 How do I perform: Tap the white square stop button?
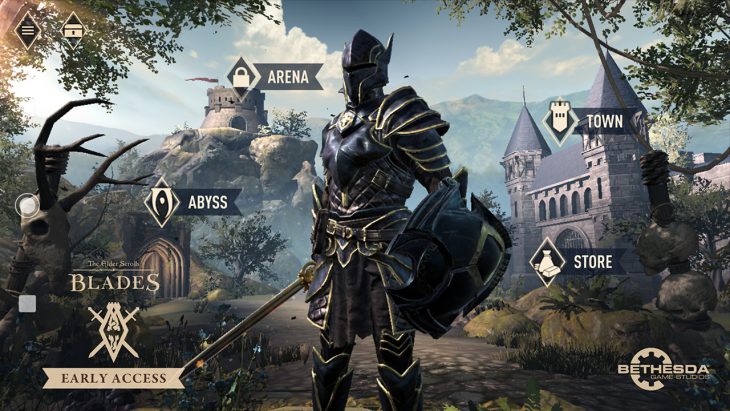click(x=27, y=303)
